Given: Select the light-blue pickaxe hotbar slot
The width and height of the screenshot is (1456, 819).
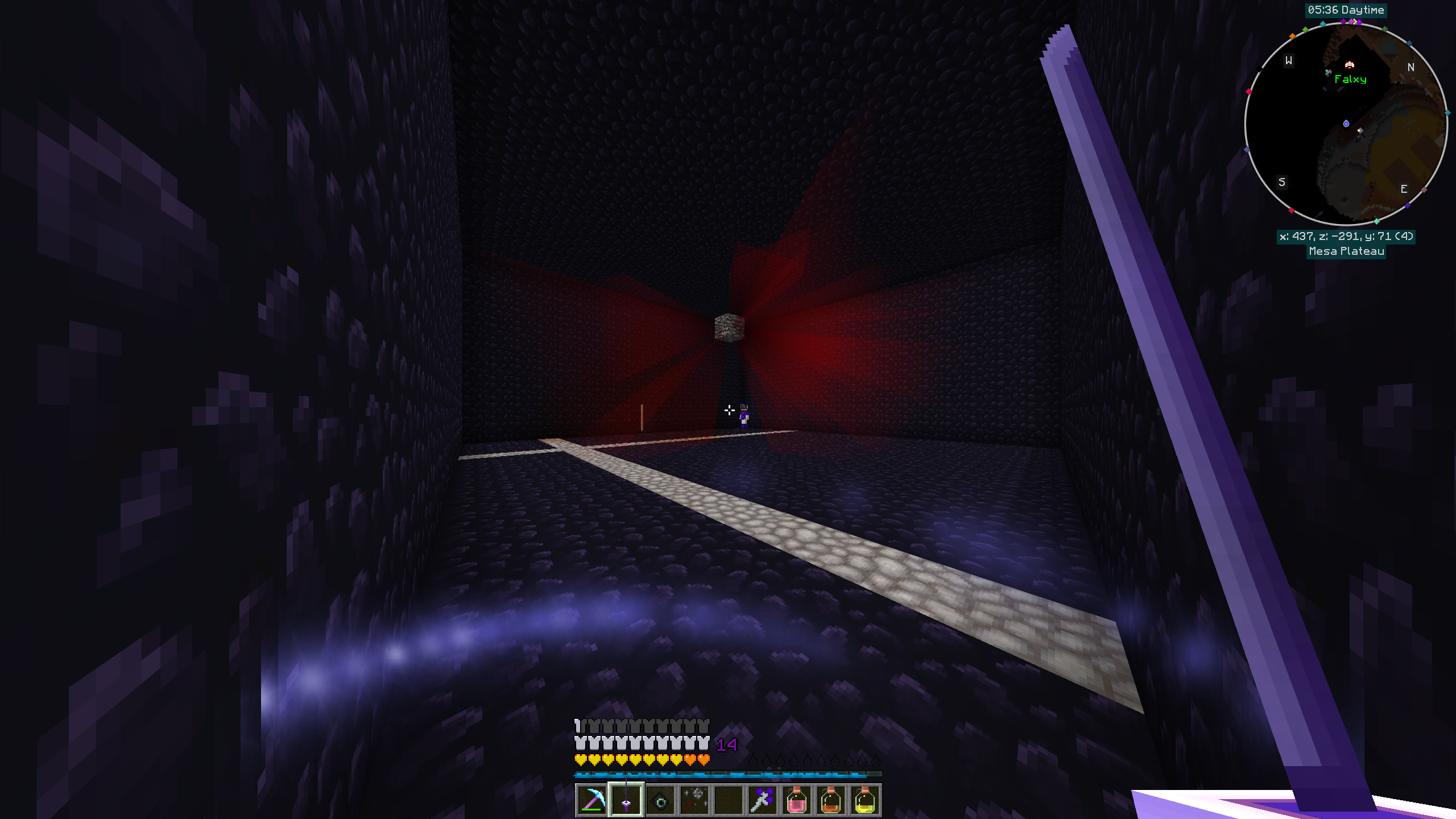Looking at the screenshot, I should [x=592, y=800].
